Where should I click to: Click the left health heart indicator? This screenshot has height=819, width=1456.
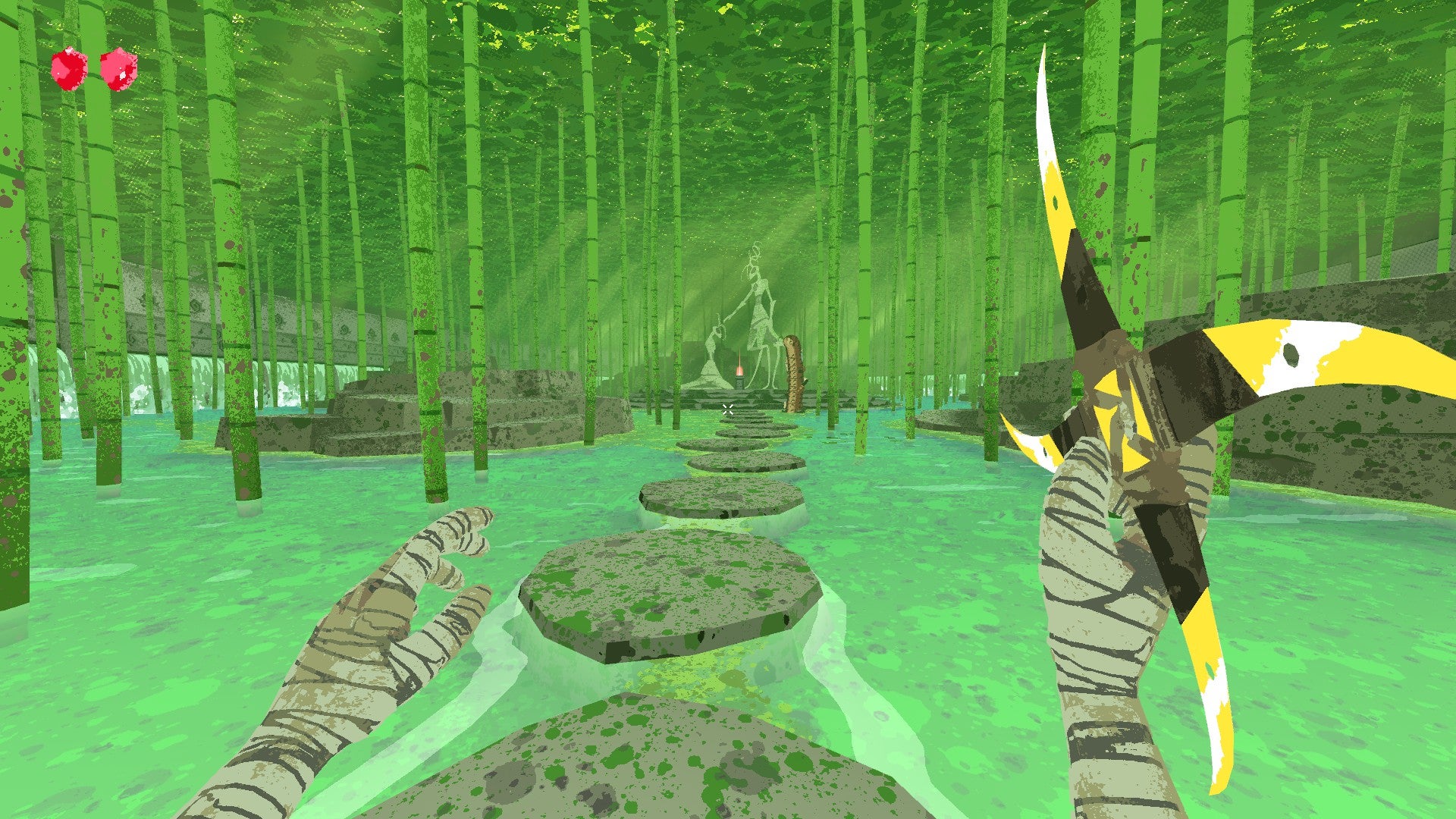[69, 72]
